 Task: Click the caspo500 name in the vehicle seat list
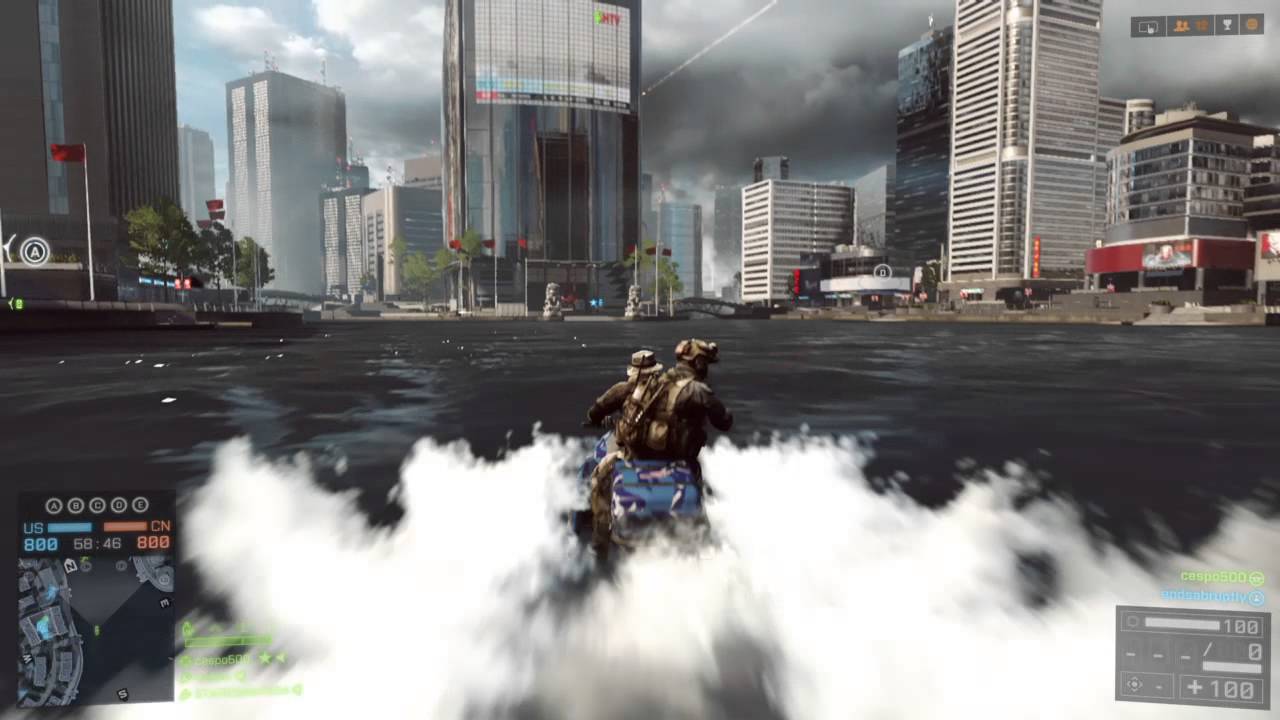1212,577
